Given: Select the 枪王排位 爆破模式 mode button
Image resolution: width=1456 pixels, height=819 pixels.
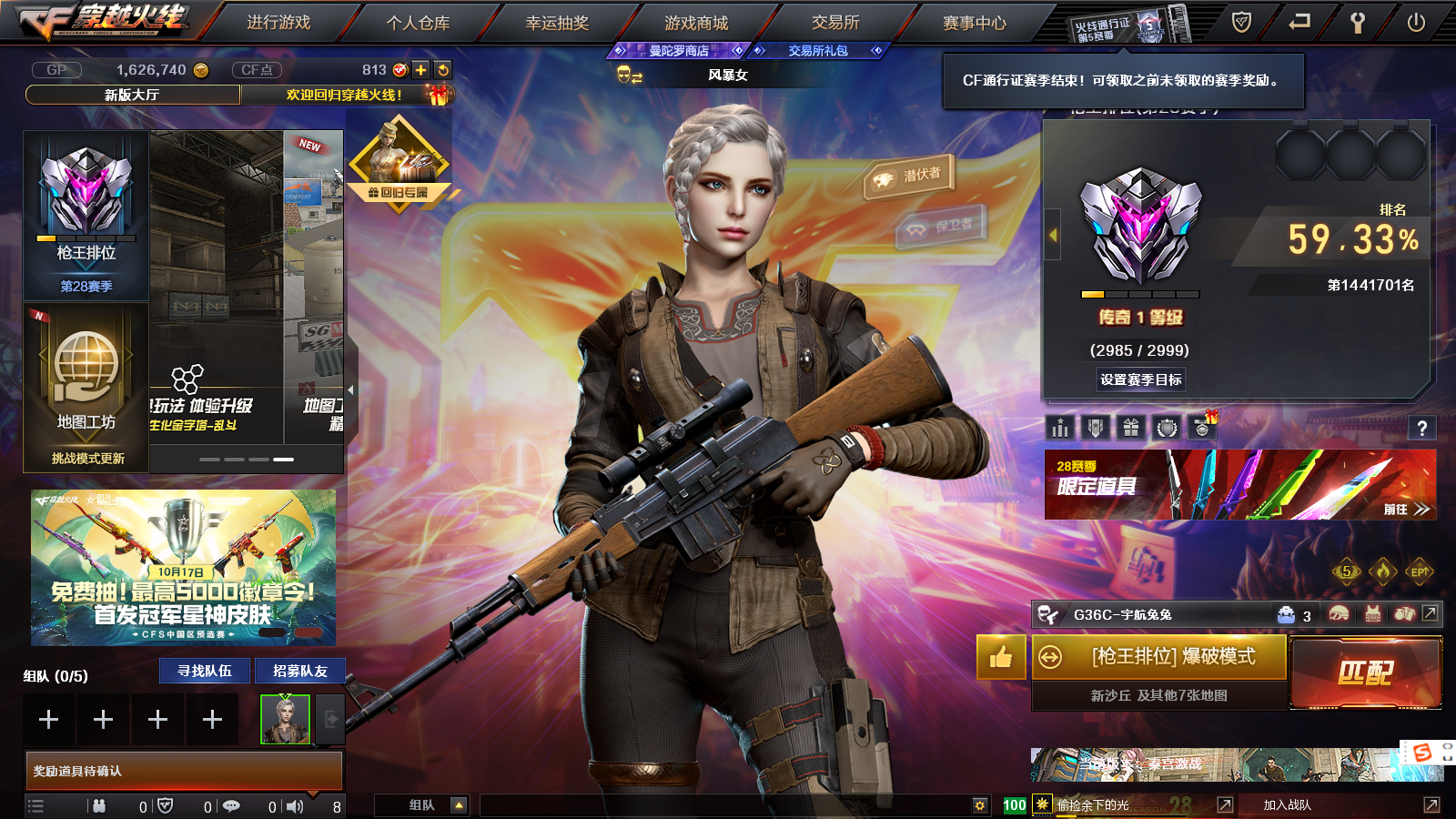Looking at the screenshot, I should click(1159, 657).
